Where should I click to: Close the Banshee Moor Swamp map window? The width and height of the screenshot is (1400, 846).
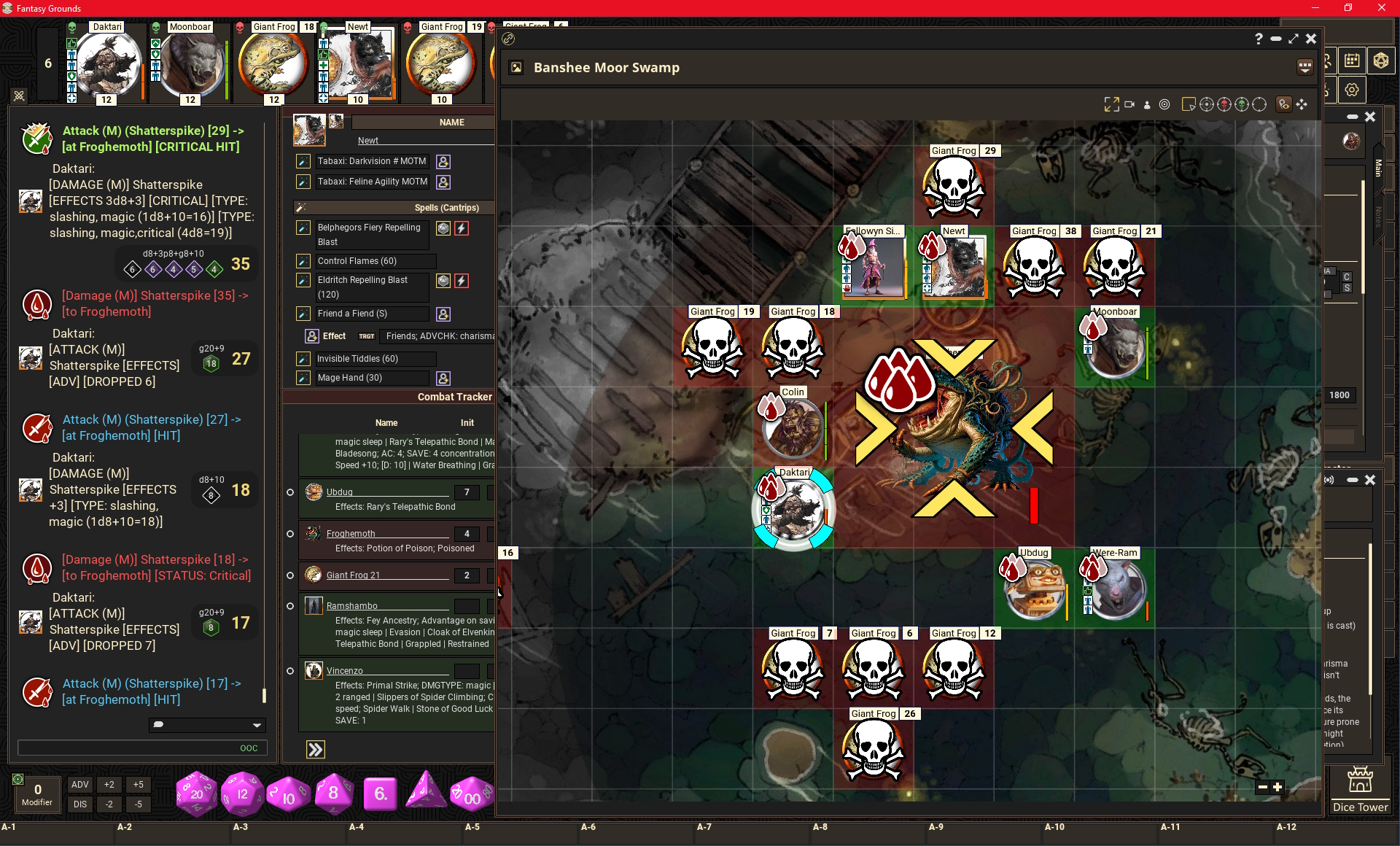point(1311,39)
